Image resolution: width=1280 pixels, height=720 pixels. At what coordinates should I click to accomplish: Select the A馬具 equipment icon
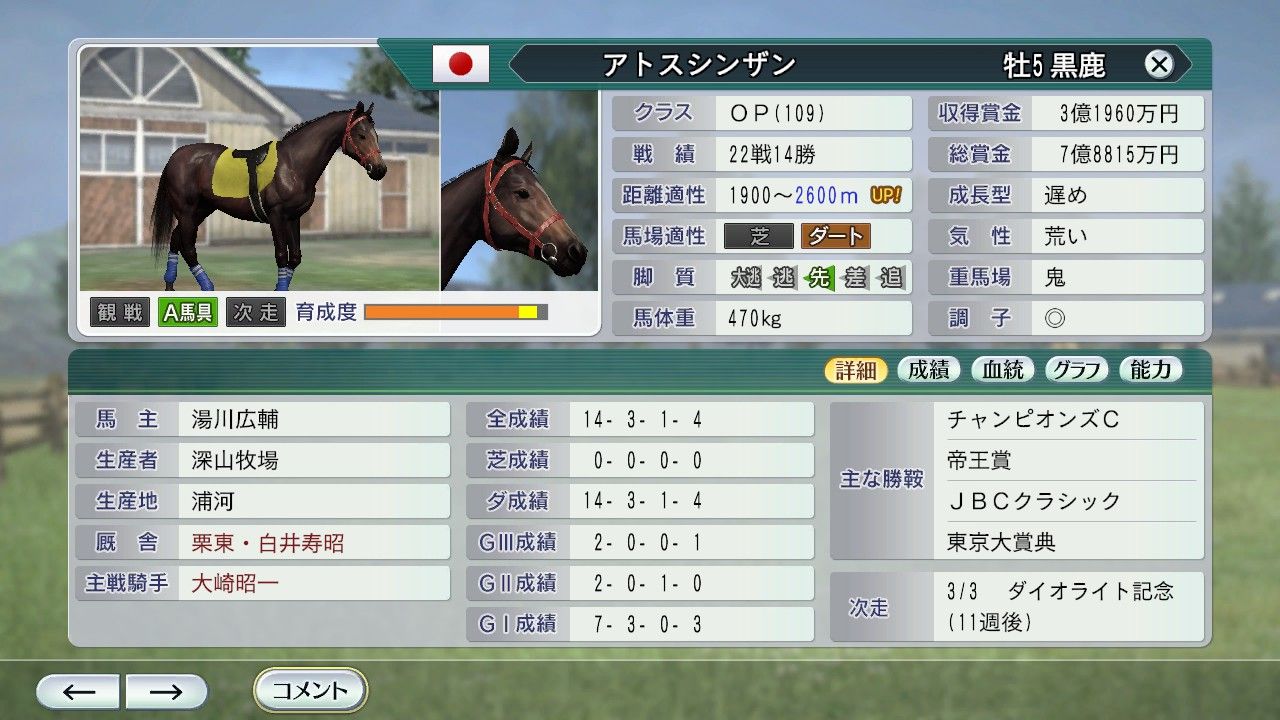(x=186, y=311)
